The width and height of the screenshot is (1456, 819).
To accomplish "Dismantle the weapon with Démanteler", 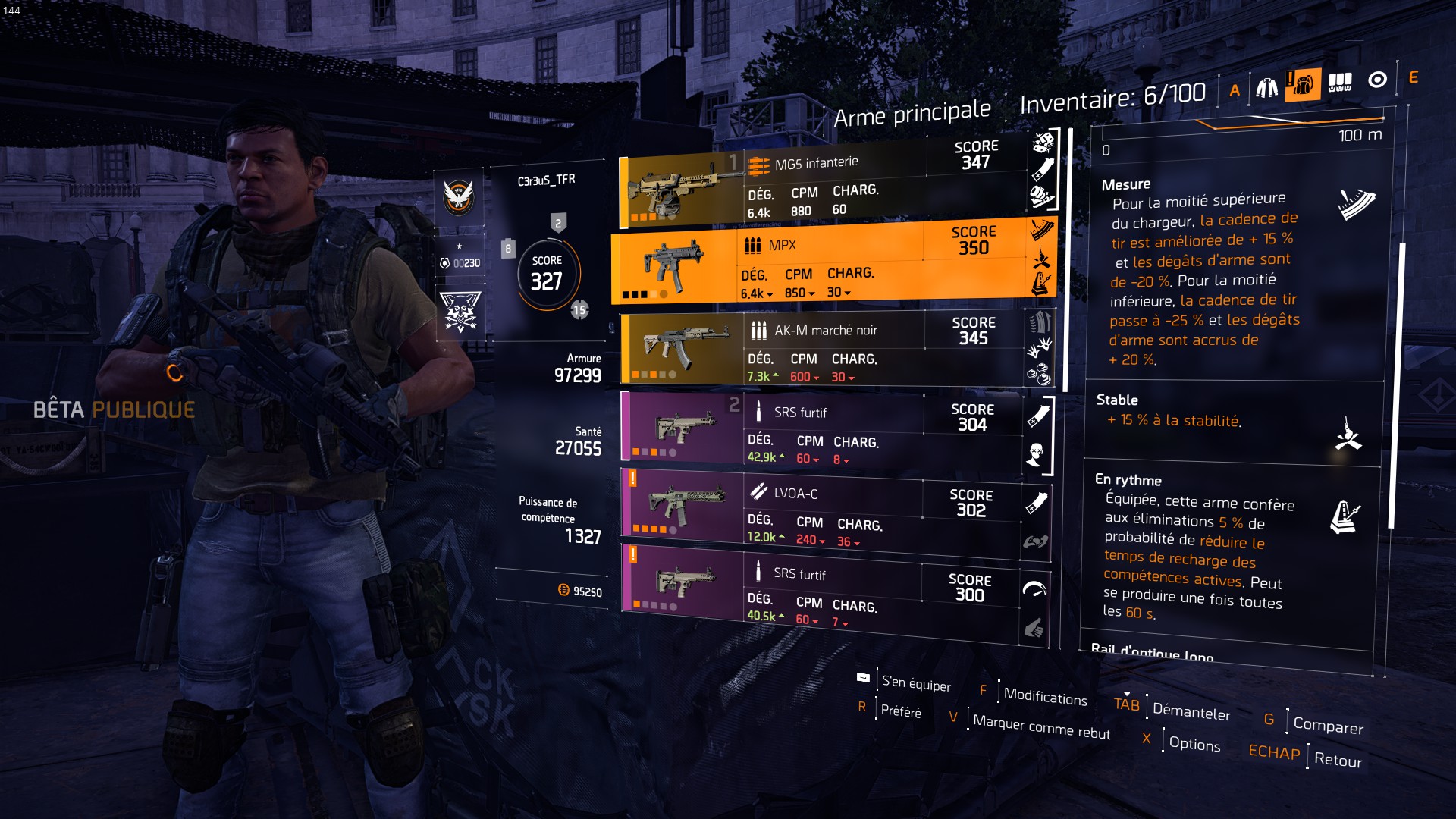I will pyautogui.click(x=1191, y=711).
